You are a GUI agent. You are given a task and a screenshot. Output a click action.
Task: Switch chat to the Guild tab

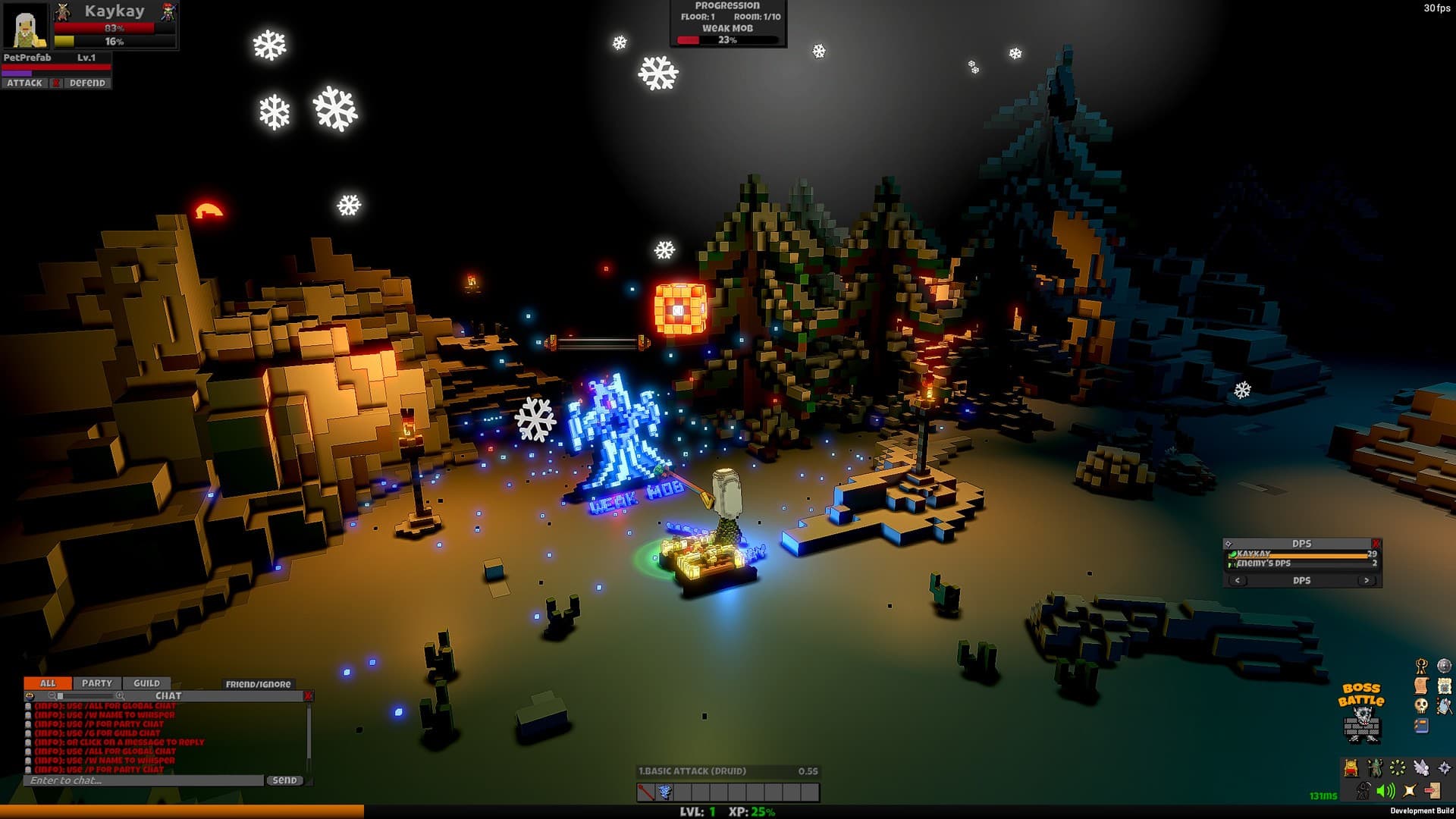coord(146,683)
